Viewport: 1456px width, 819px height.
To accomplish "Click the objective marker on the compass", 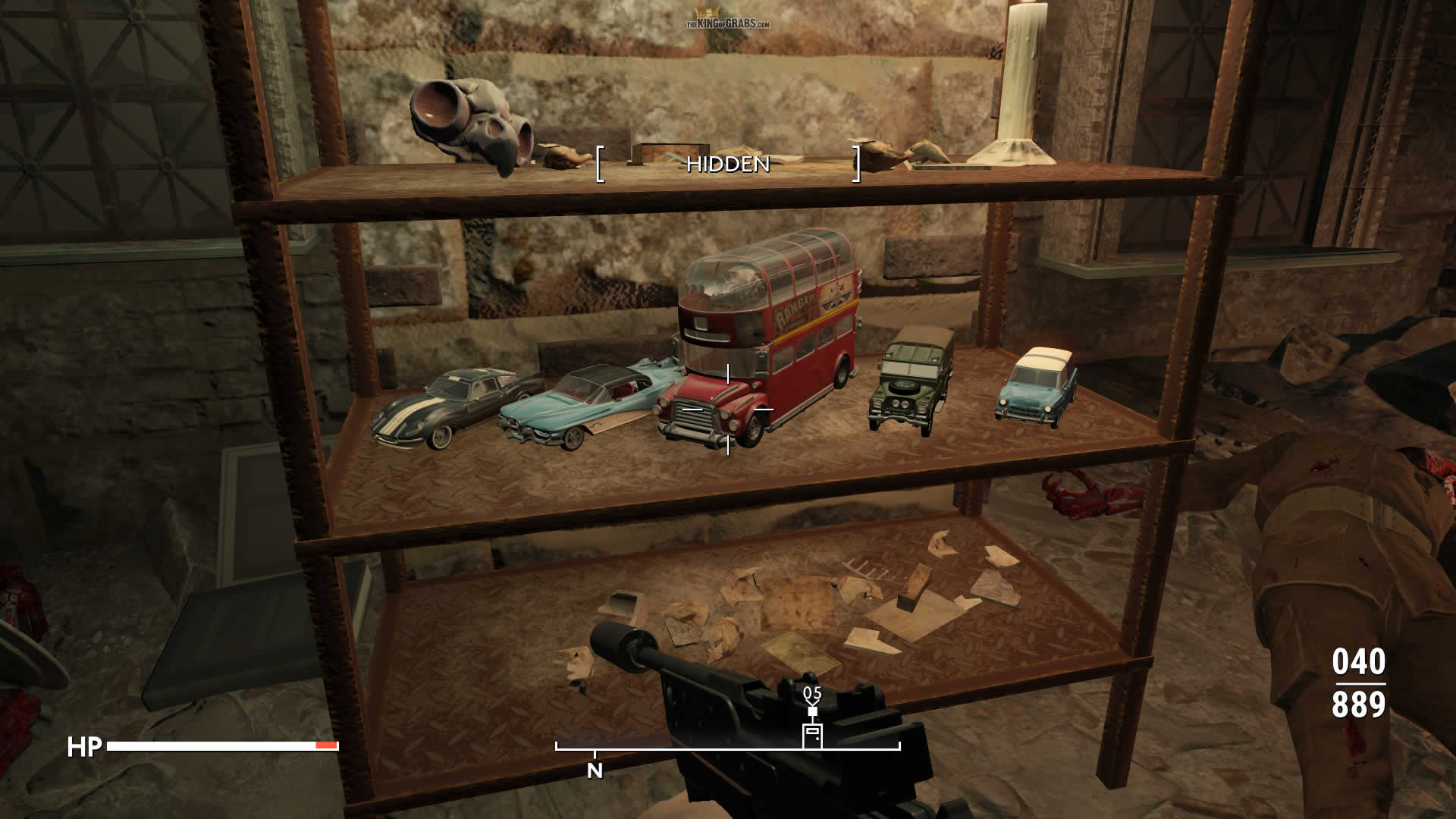I will click(812, 733).
